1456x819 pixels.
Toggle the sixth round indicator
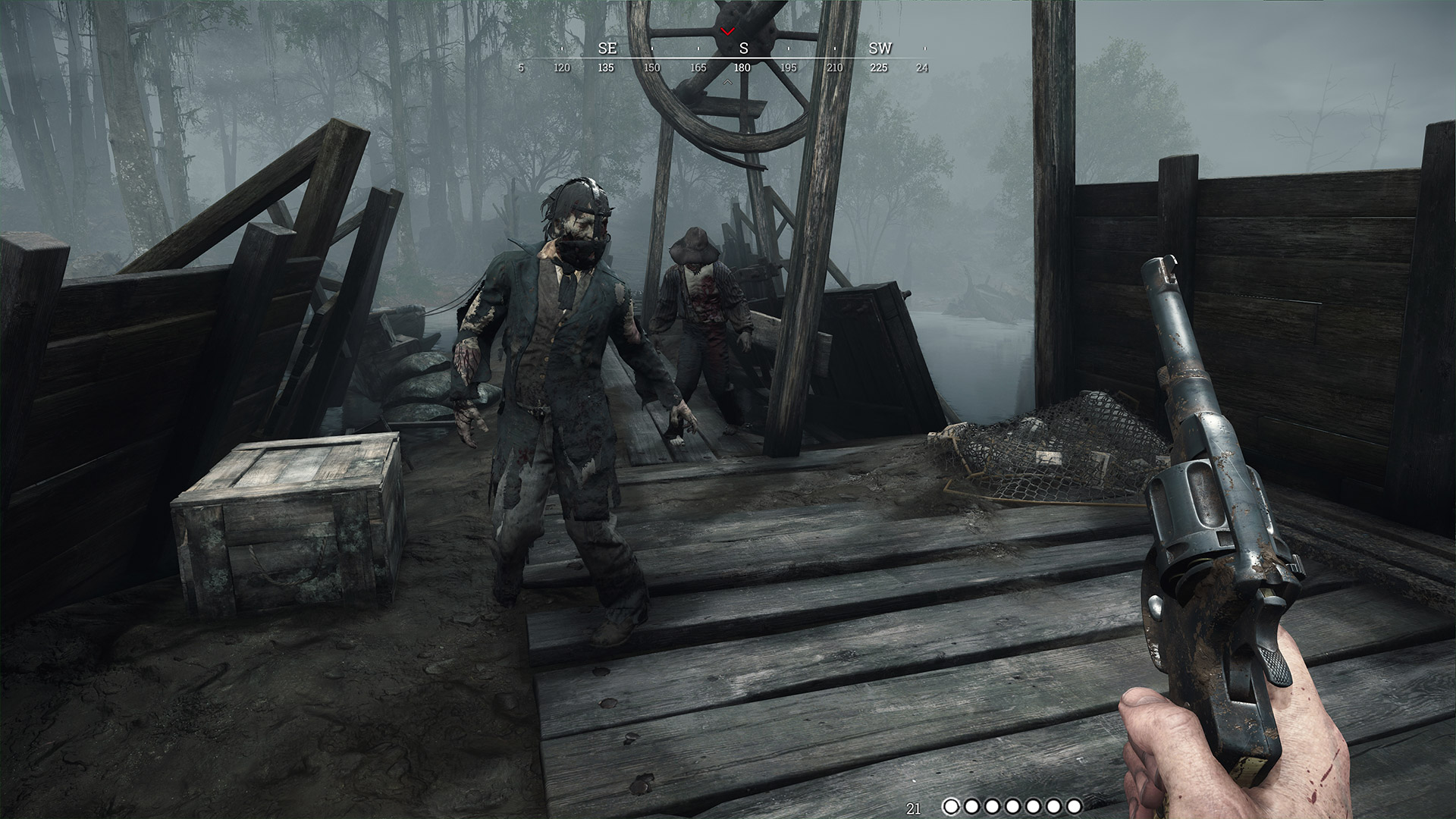tap(1054, 806)
